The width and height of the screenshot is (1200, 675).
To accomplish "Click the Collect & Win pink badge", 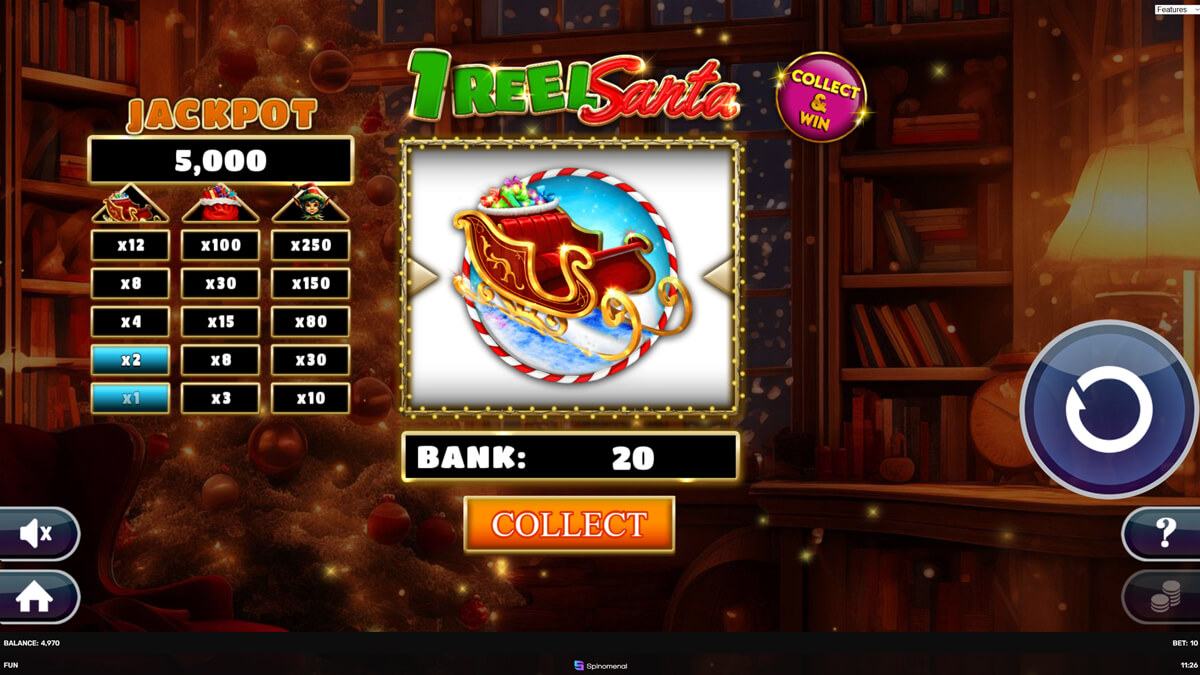I will (x=821, y=97).
